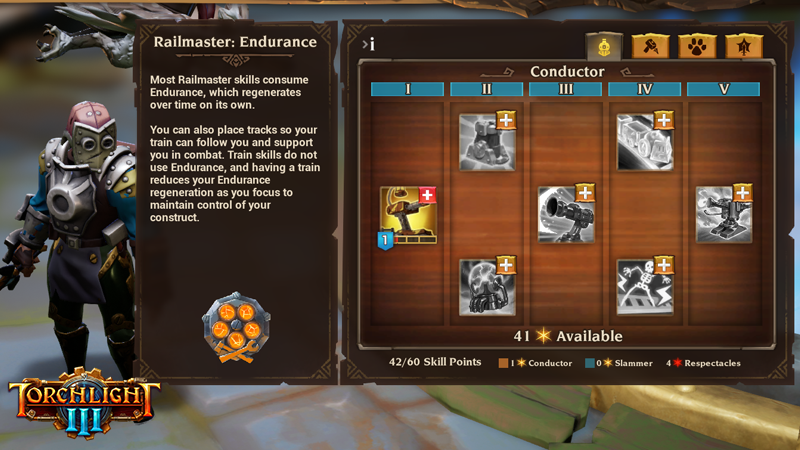Choose the cannon skill in tier III

(565, 215)
